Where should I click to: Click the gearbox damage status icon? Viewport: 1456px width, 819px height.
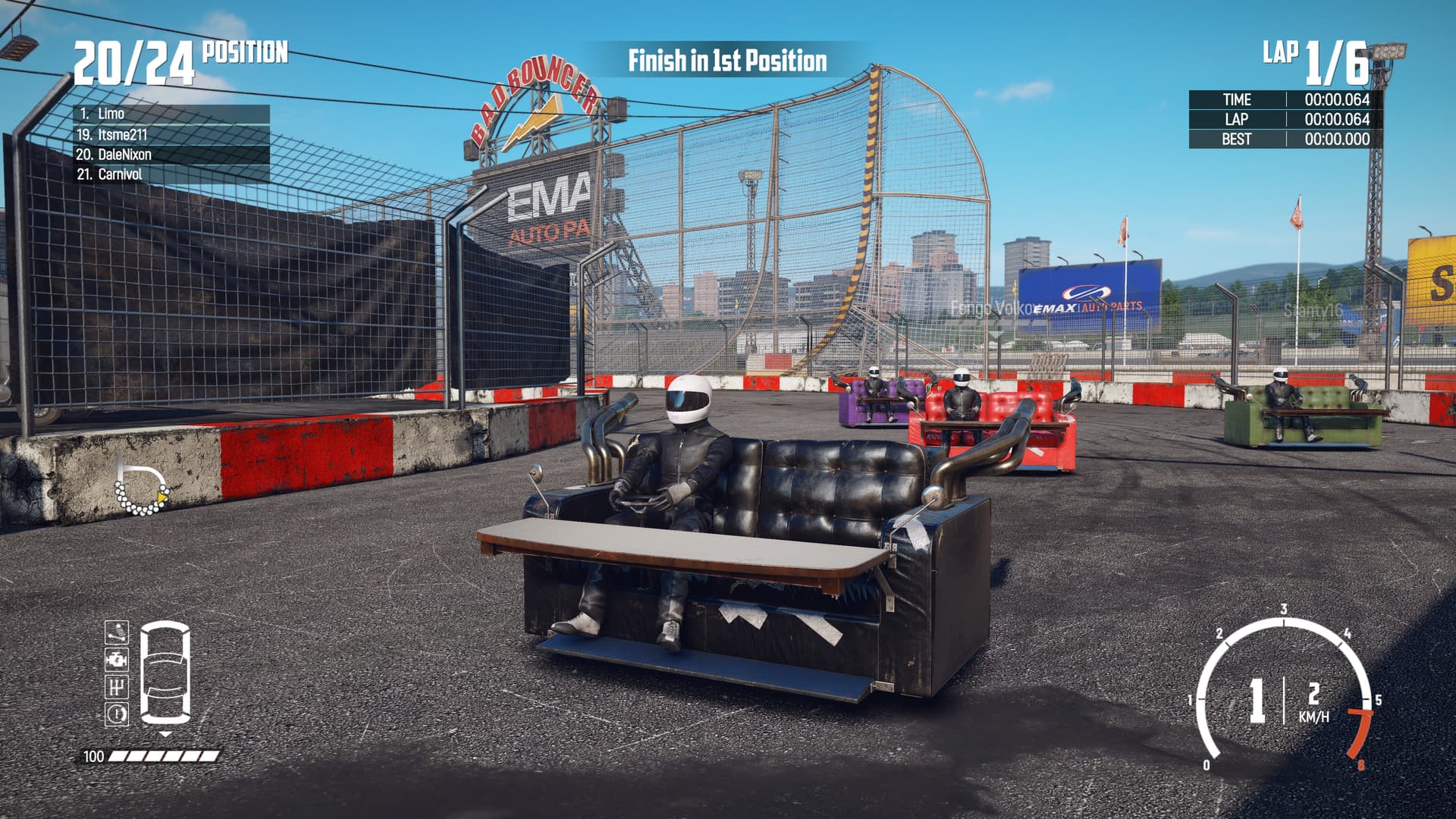(x=116, y=686)
